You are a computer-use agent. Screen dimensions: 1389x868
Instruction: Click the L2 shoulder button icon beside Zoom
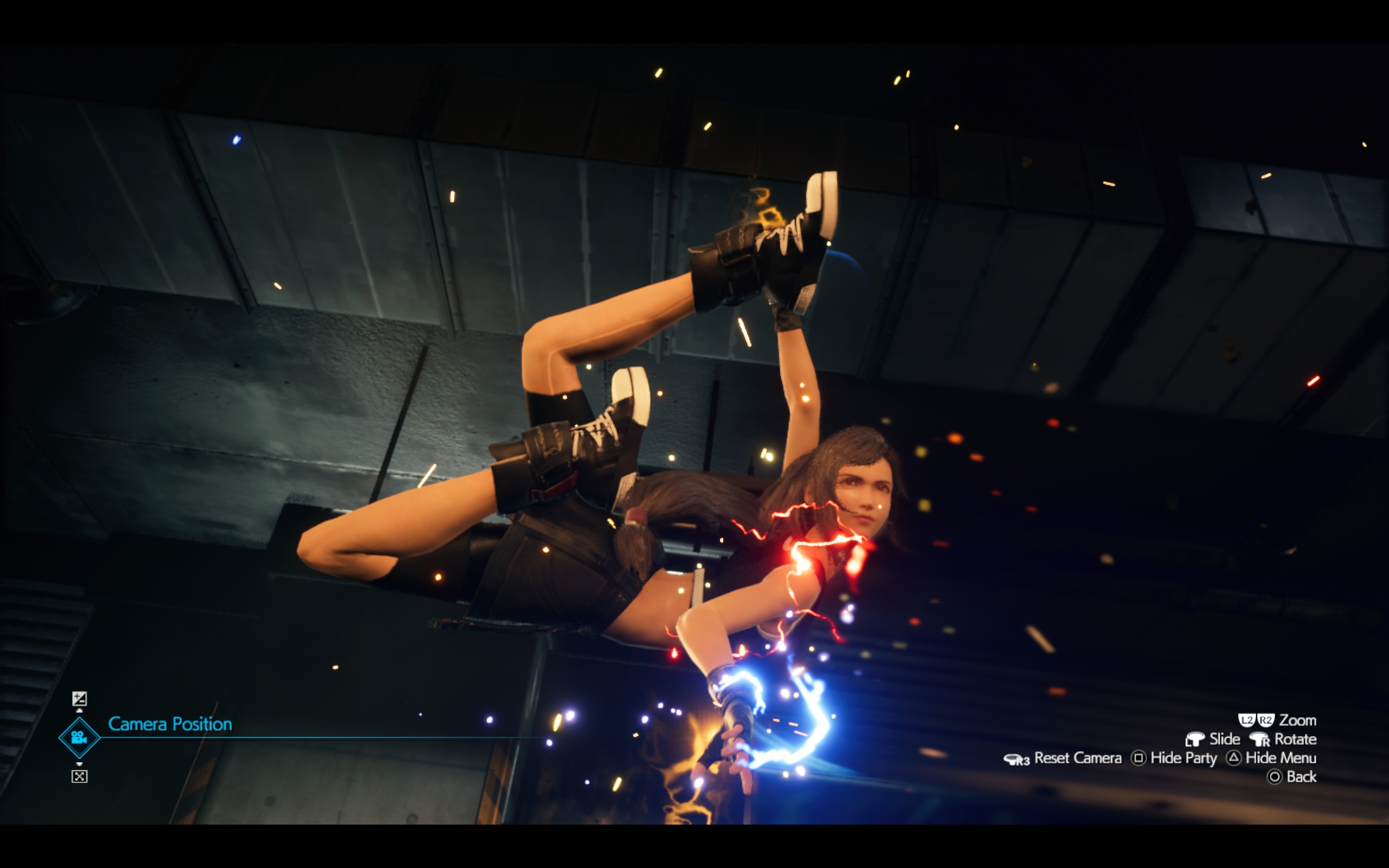coord(1248,720)
